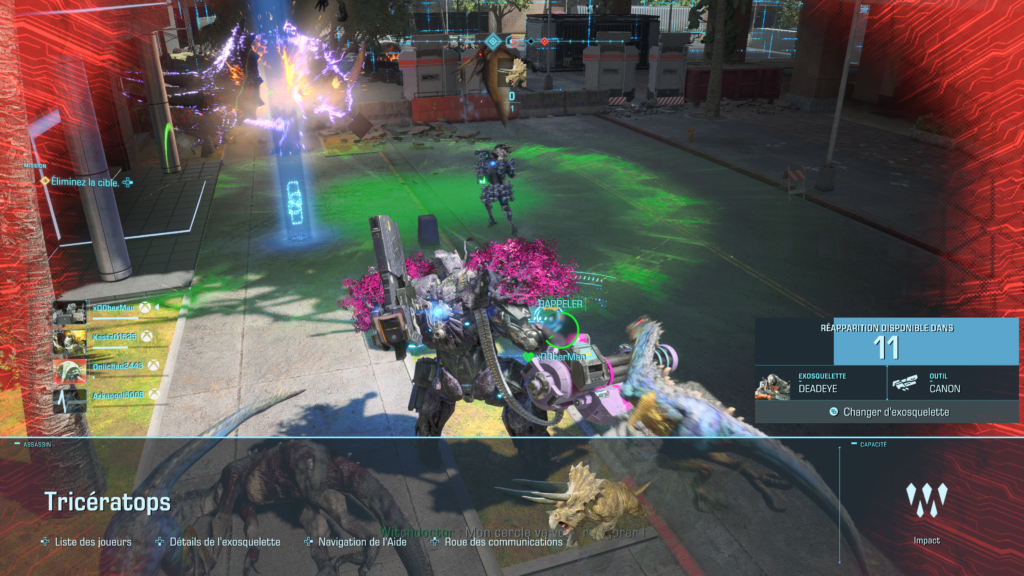Select the Canon outil panel

coord(952,382)
